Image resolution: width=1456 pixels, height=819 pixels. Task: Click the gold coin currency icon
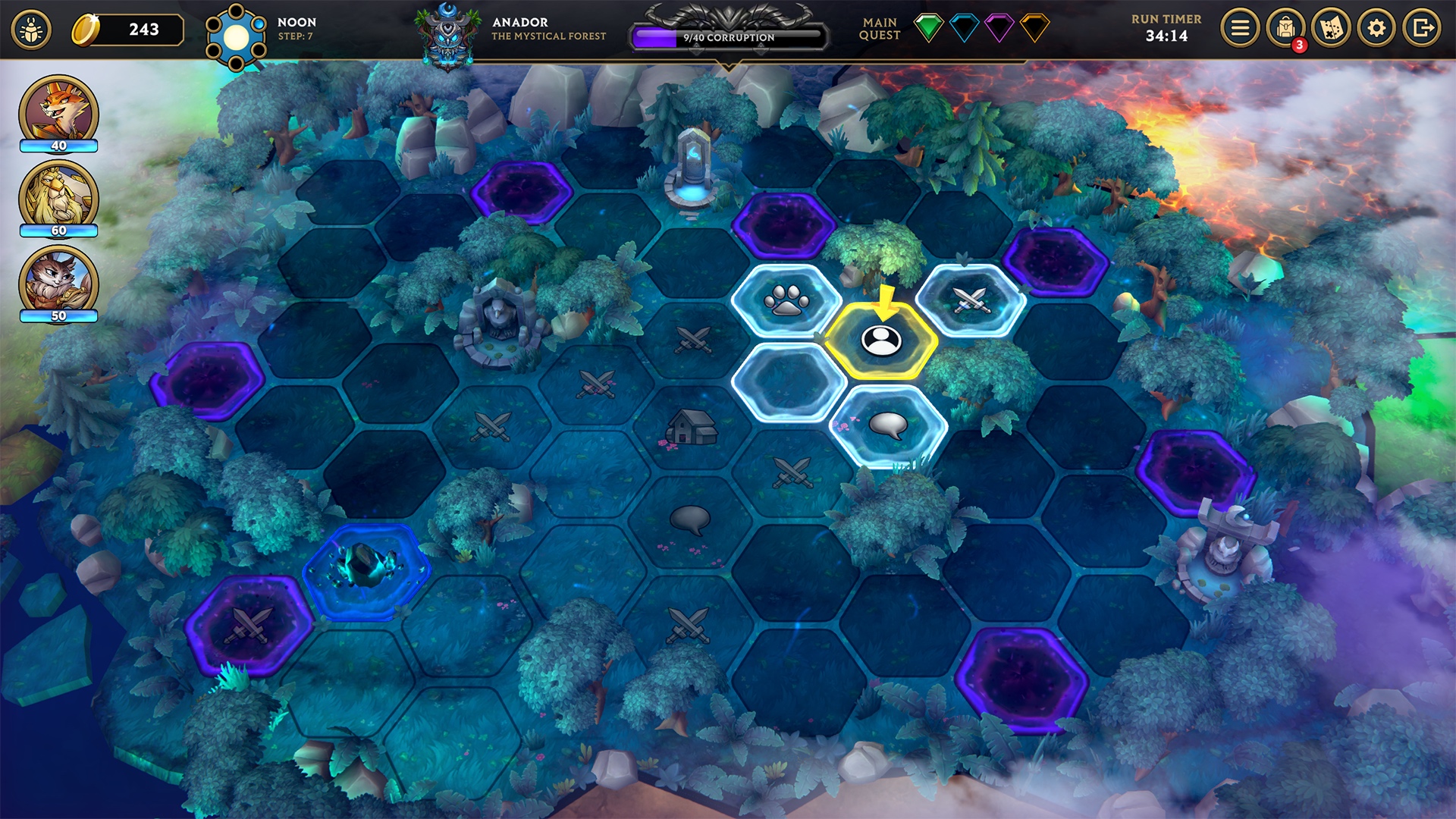(86, 30)
